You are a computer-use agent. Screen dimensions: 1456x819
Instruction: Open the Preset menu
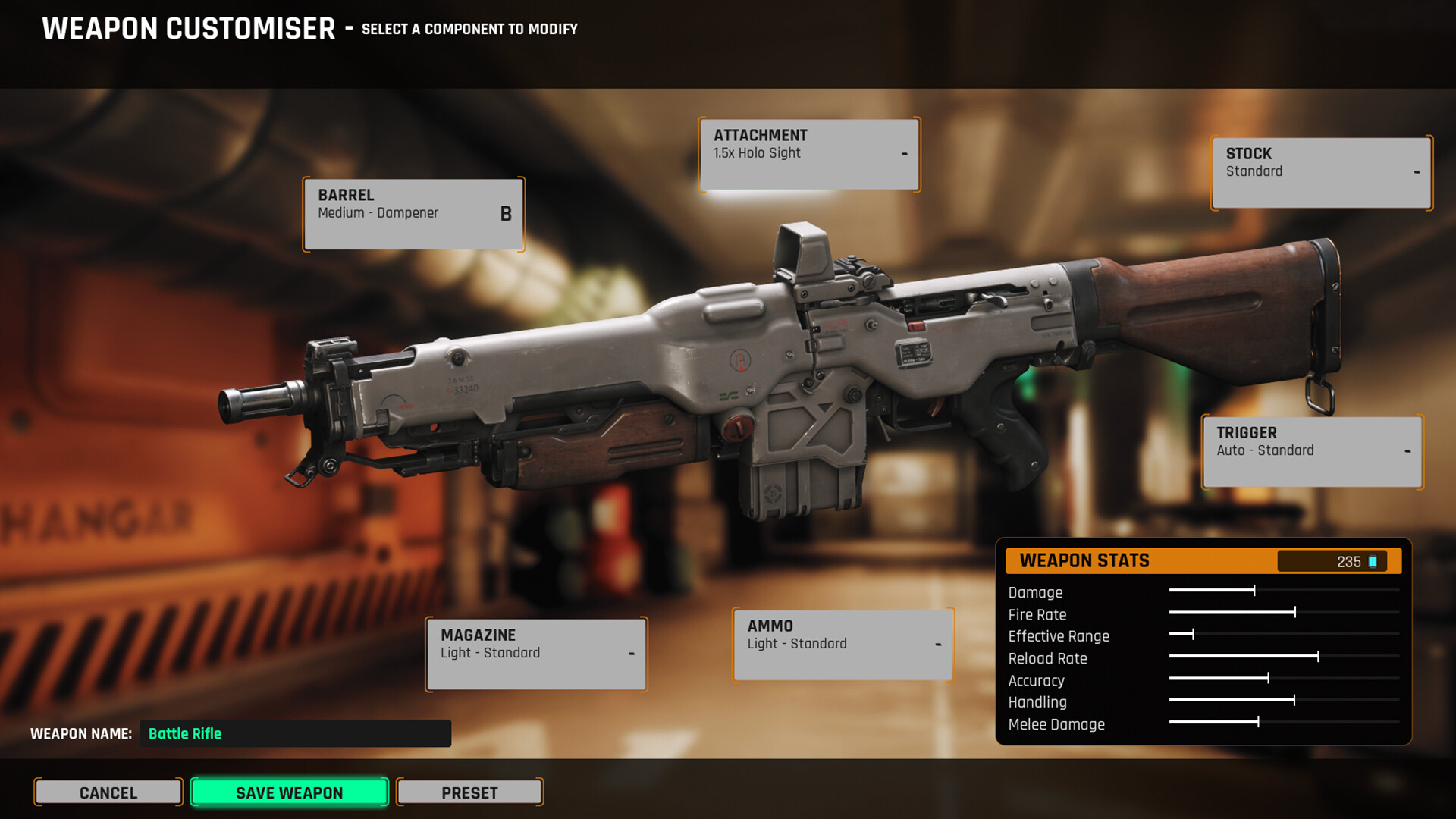point(469,792)
